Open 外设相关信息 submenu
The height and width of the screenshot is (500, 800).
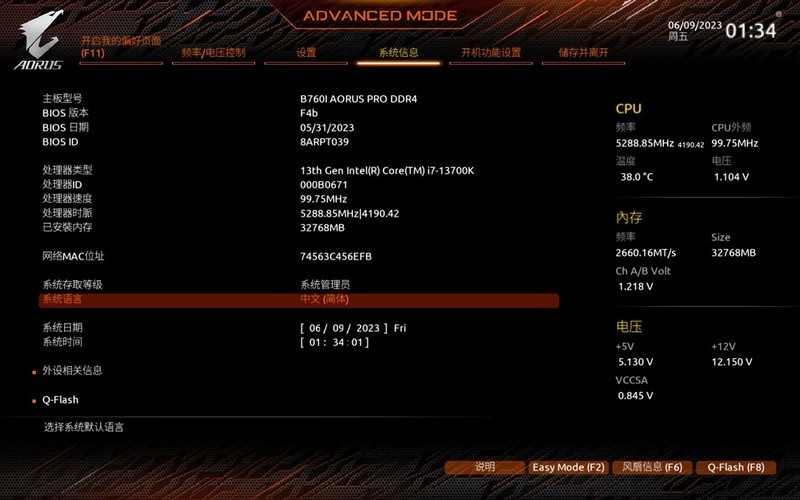point(72,370)
